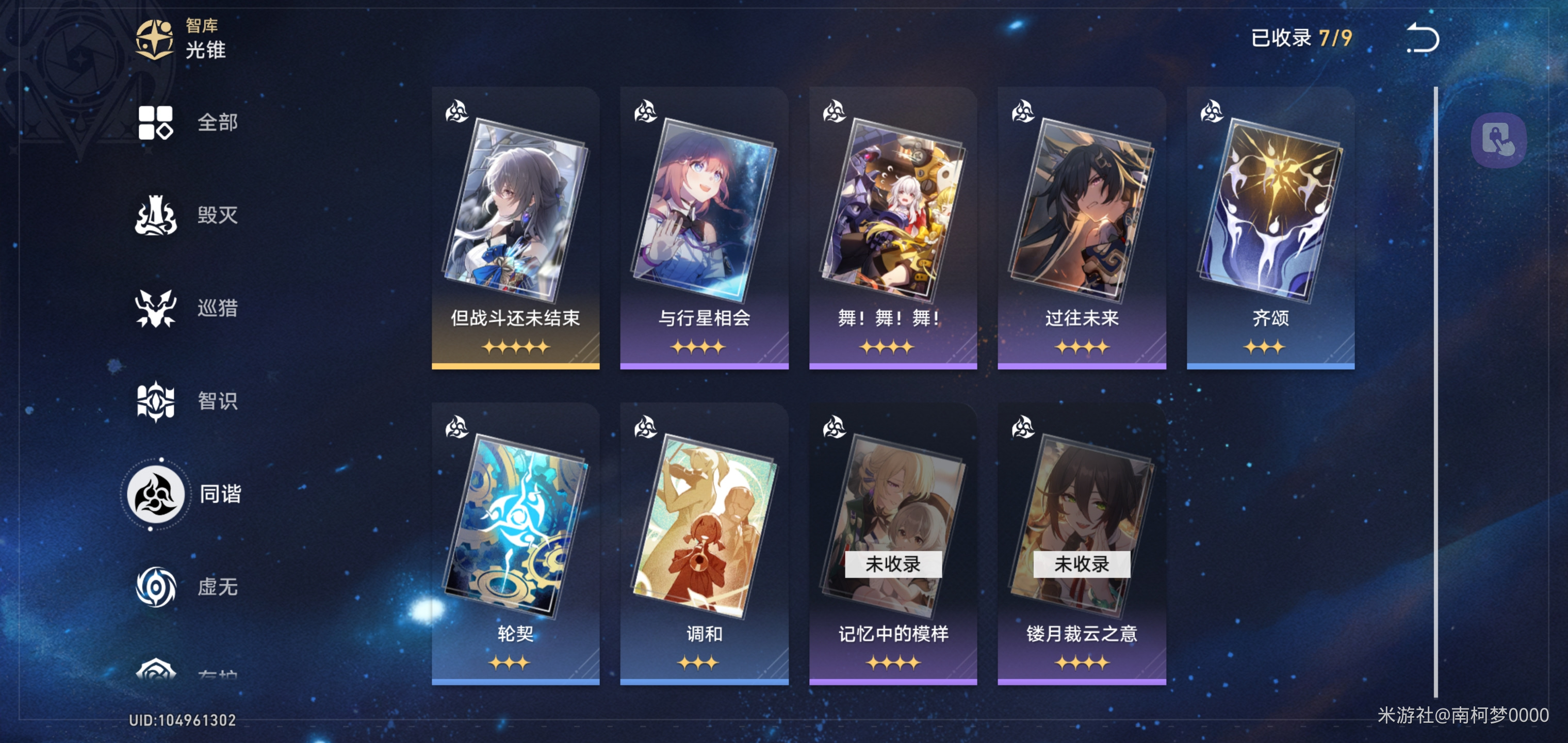Open the 但战斗还未结束 light cone card
The width and height of the screenshot is (1568, 743).
click(515, 229)
